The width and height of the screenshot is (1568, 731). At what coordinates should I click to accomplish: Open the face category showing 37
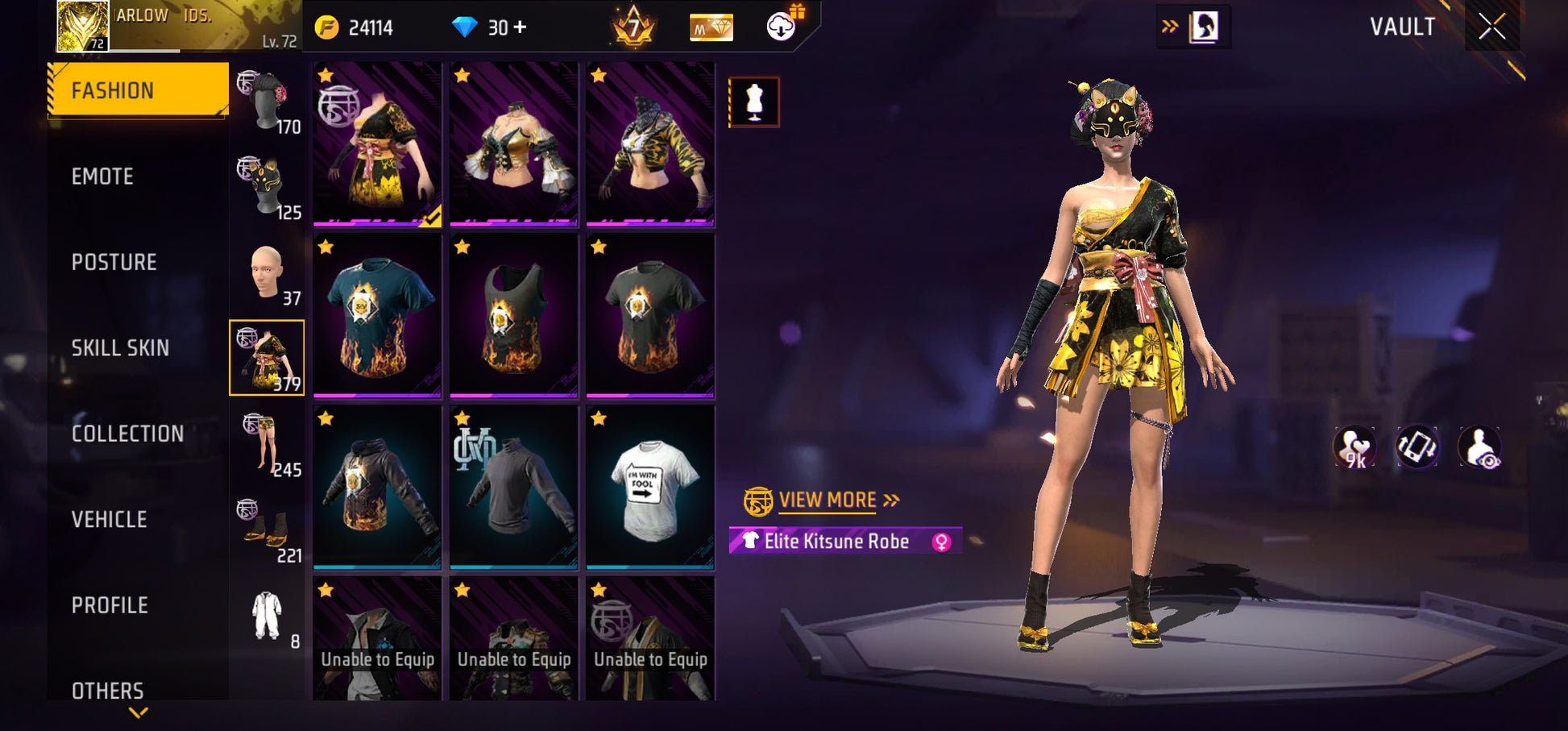[x=268, y=274]
